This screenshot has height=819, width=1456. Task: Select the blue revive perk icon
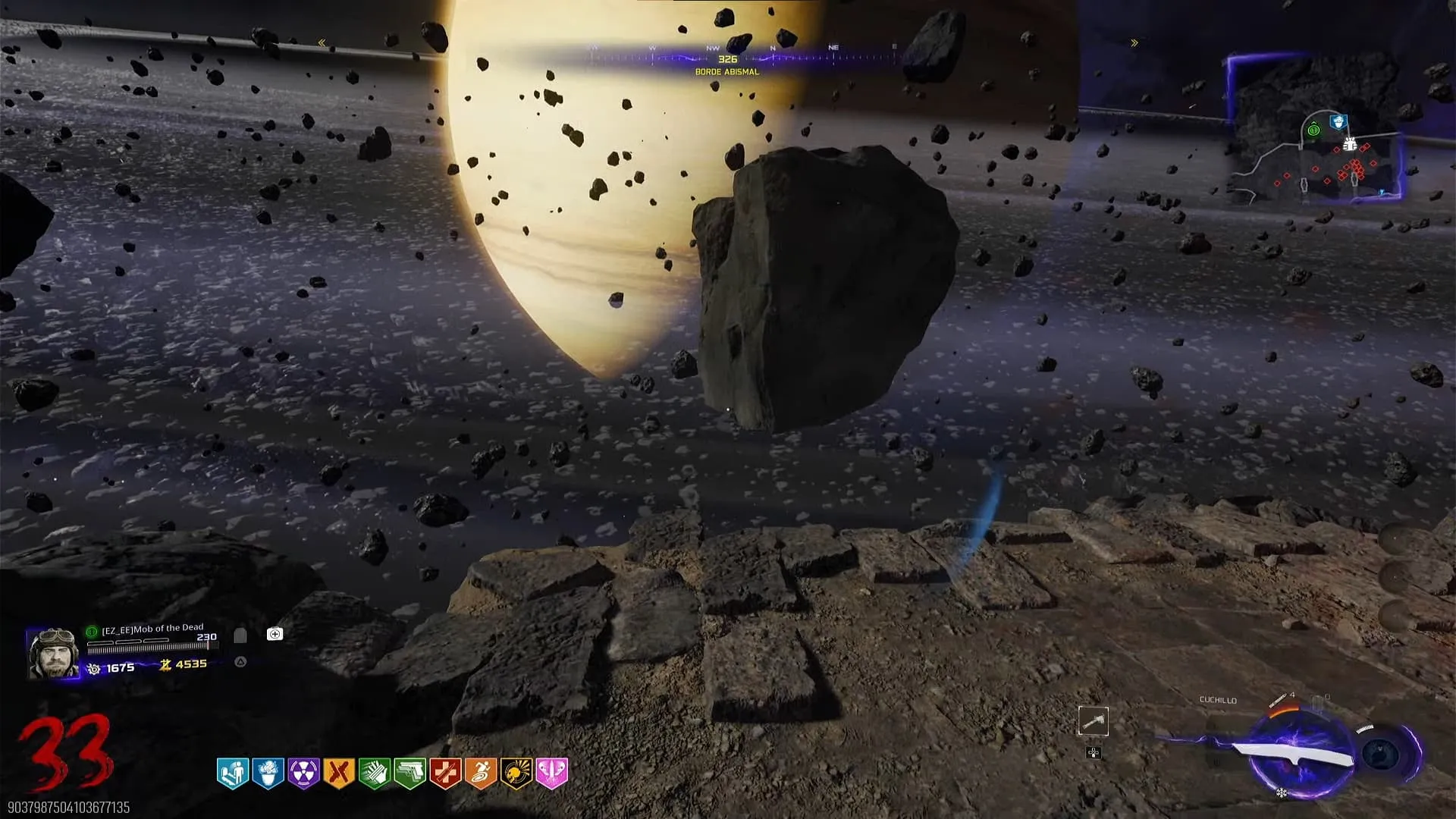pyautogui.click(x=233, y=773)
